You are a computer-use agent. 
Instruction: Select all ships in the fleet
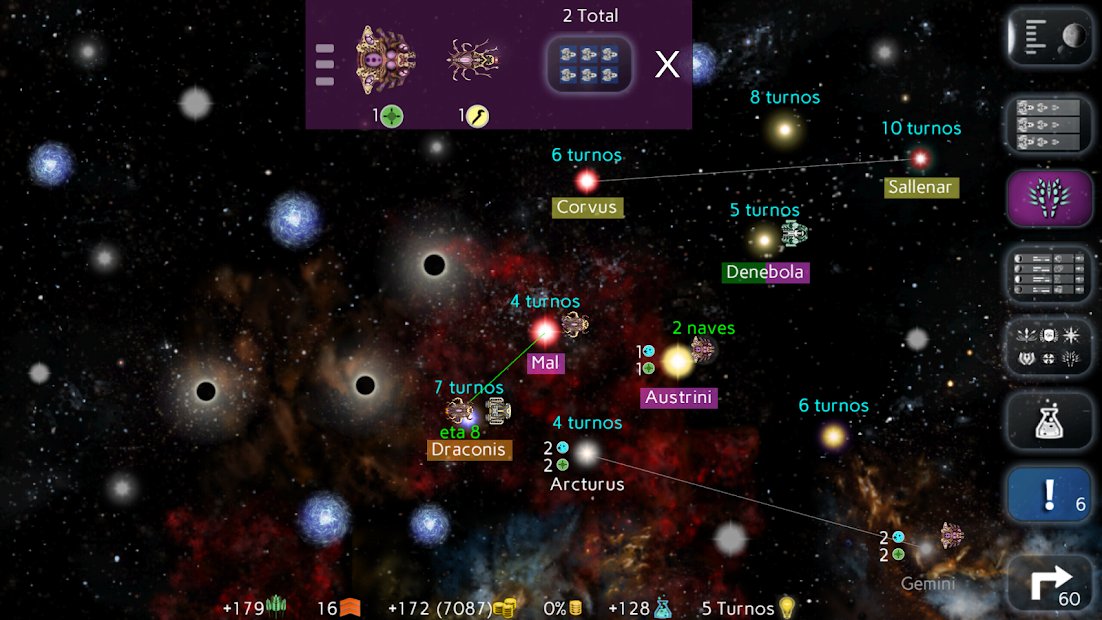pyautogui.click(x=589, y=65)
